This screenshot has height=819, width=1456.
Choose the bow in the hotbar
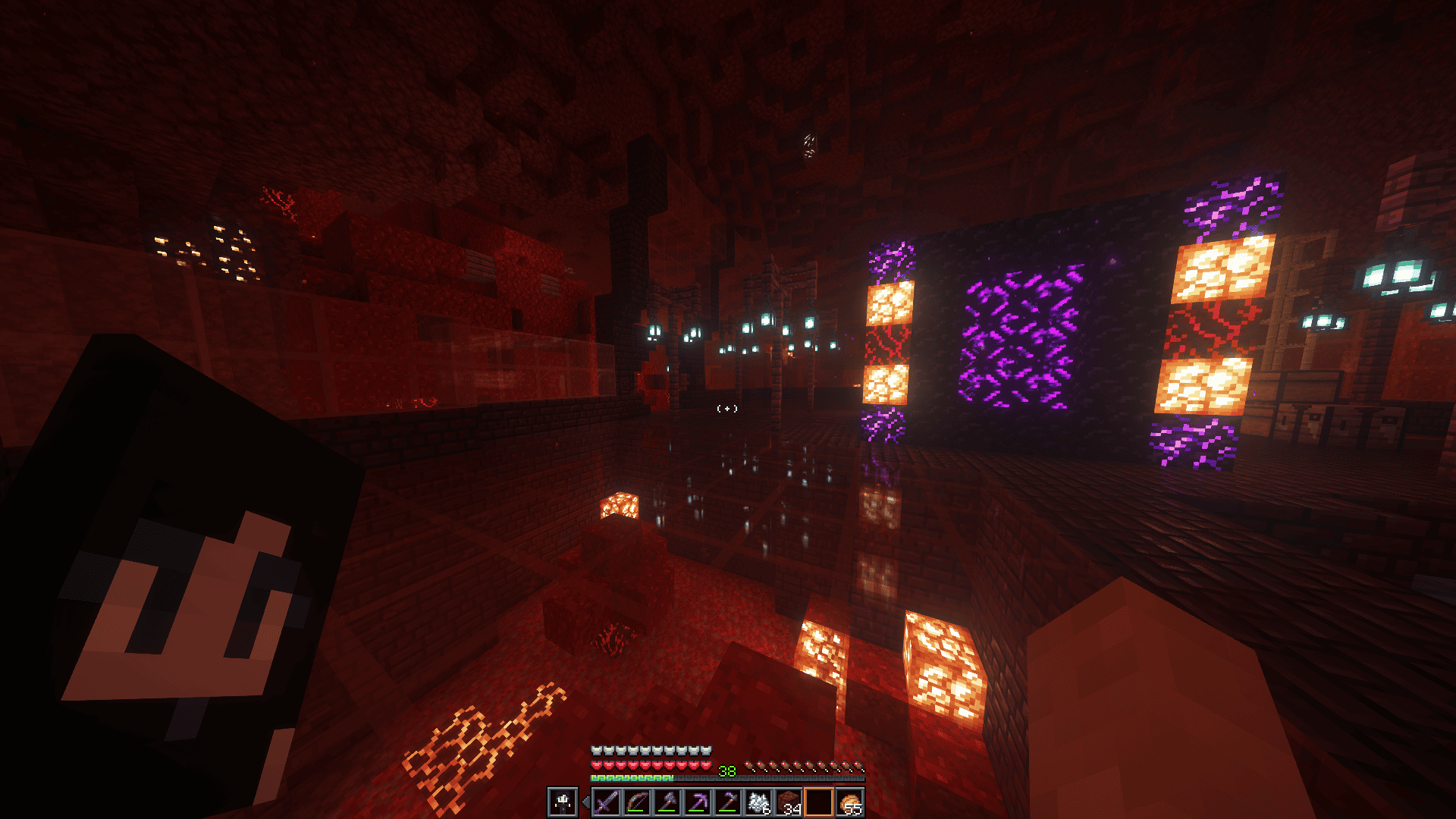(x=636, y=802)
